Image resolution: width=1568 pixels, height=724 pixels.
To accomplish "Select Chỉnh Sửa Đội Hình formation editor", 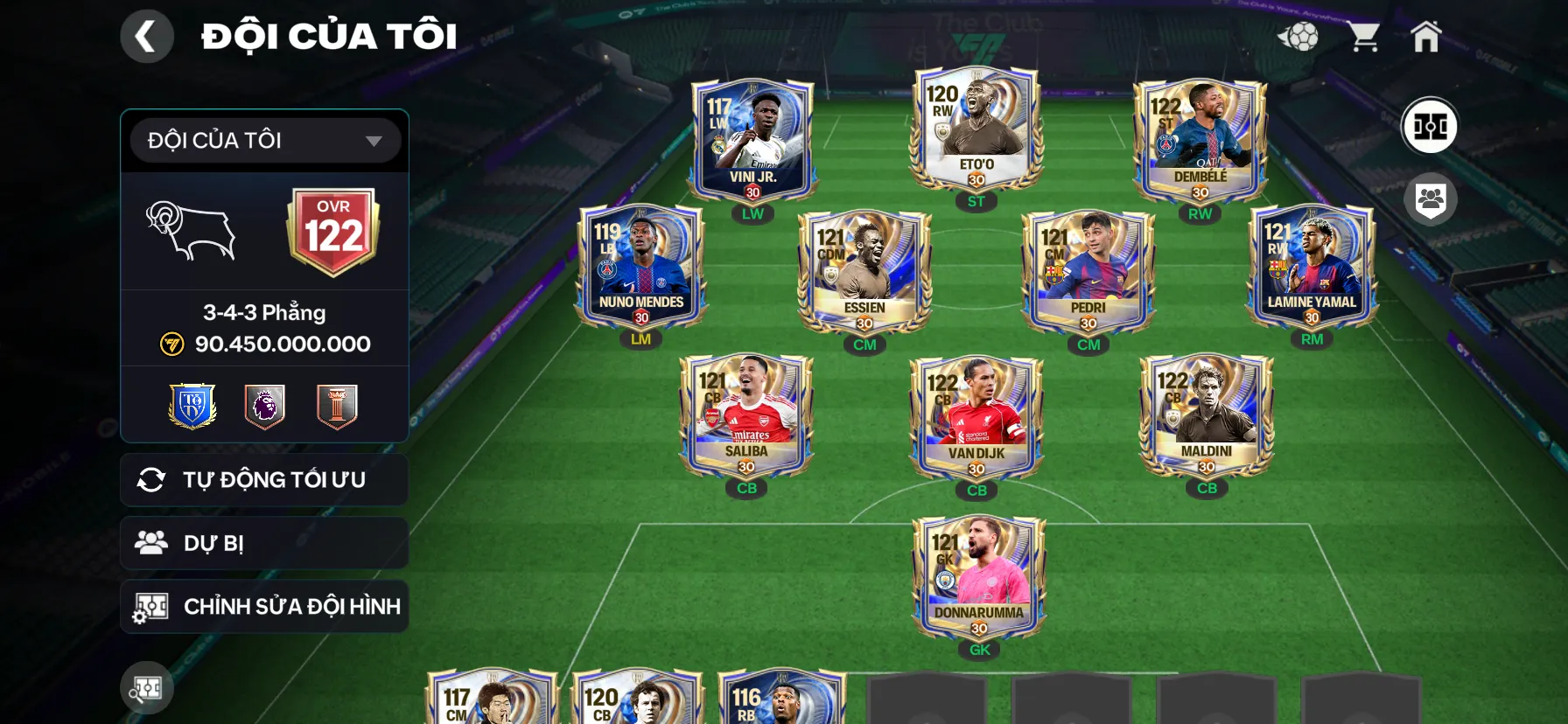I will pos(264,606).
